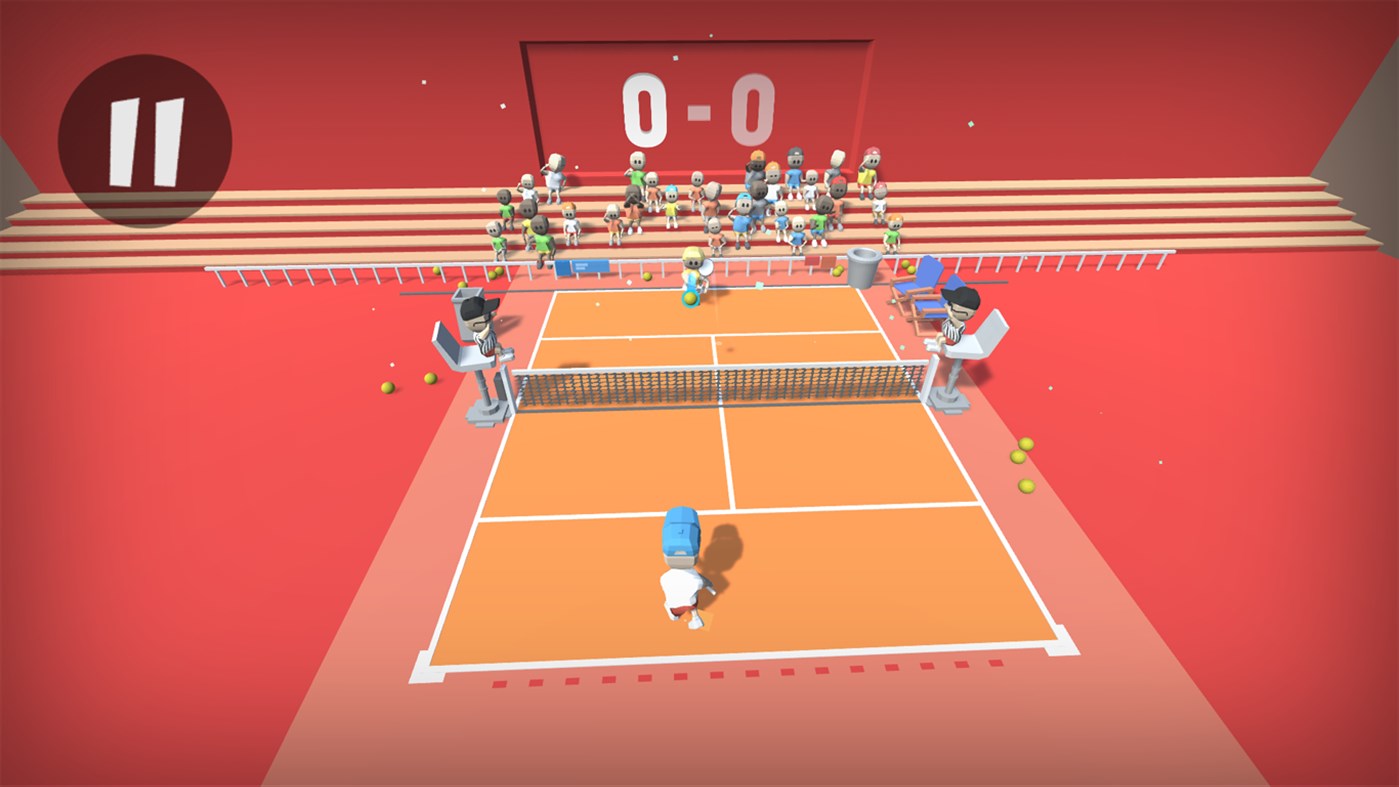
Task: Tap the yellow ball near the opponent
Action: 690,297
